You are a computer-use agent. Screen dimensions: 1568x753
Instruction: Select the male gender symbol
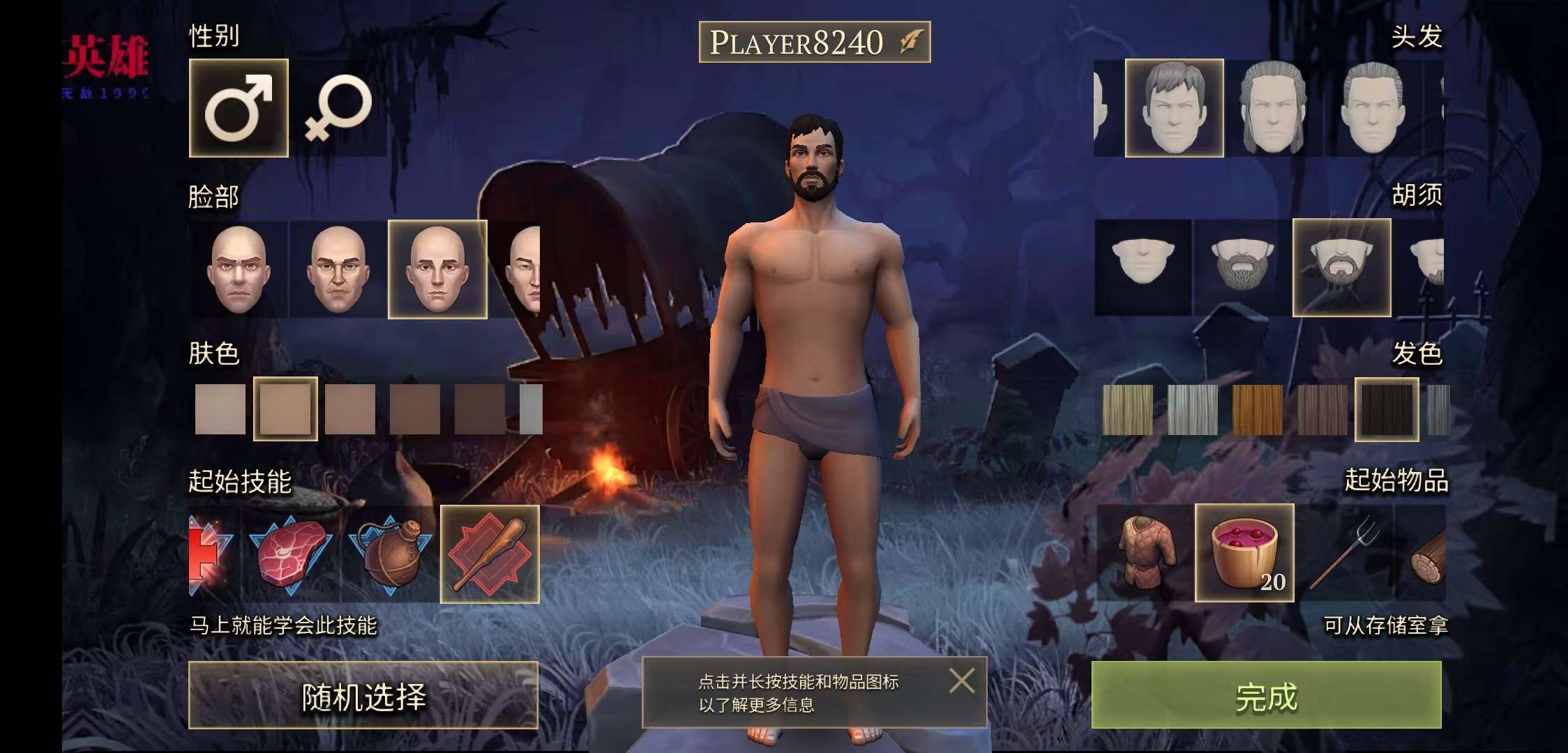click(x=239, y=108)
